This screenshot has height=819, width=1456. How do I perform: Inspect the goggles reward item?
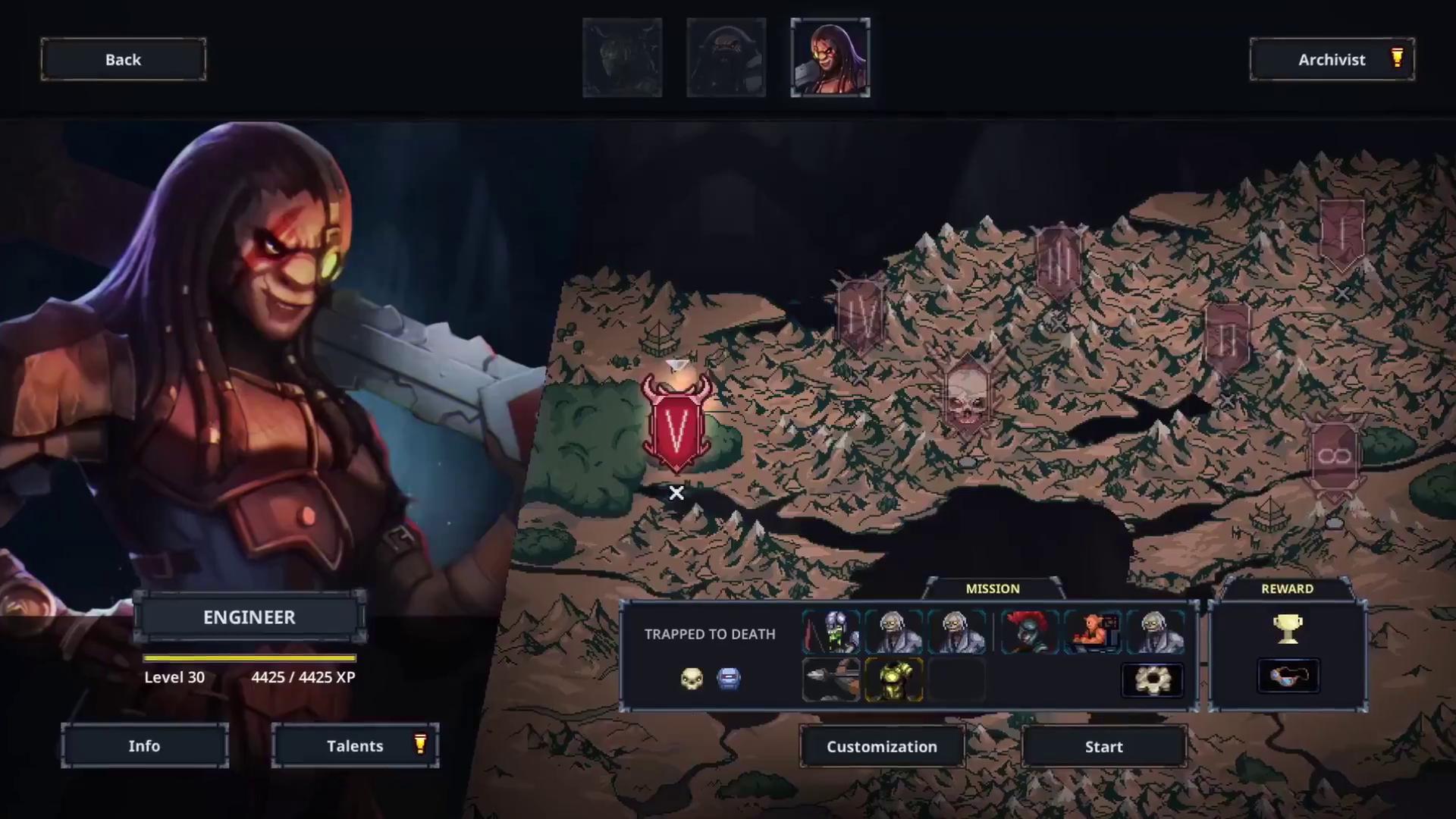coord(1288,676)
